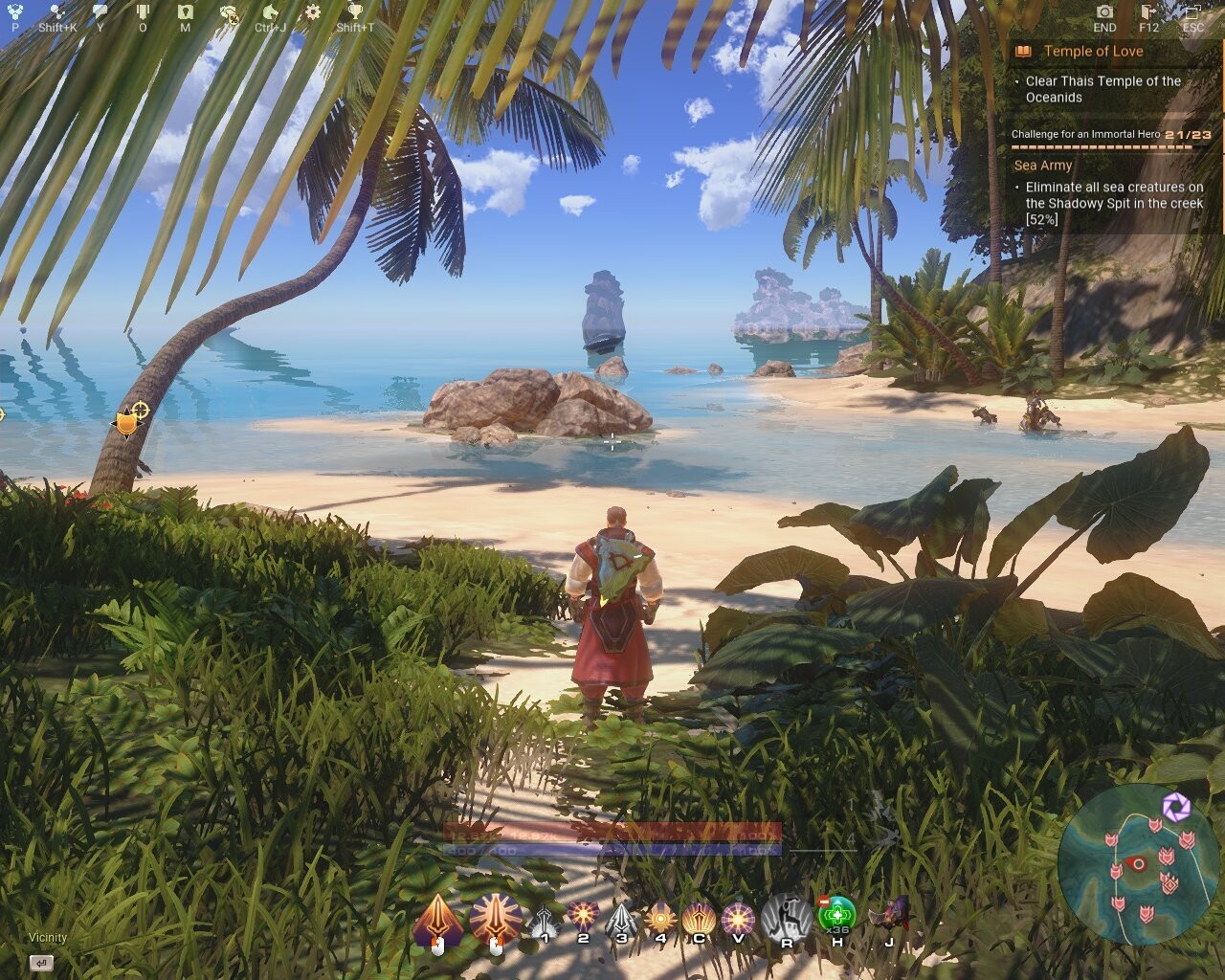Click the purple camera aperture icon by minimap
The image size is (1225, 980).
point(1176,807)
